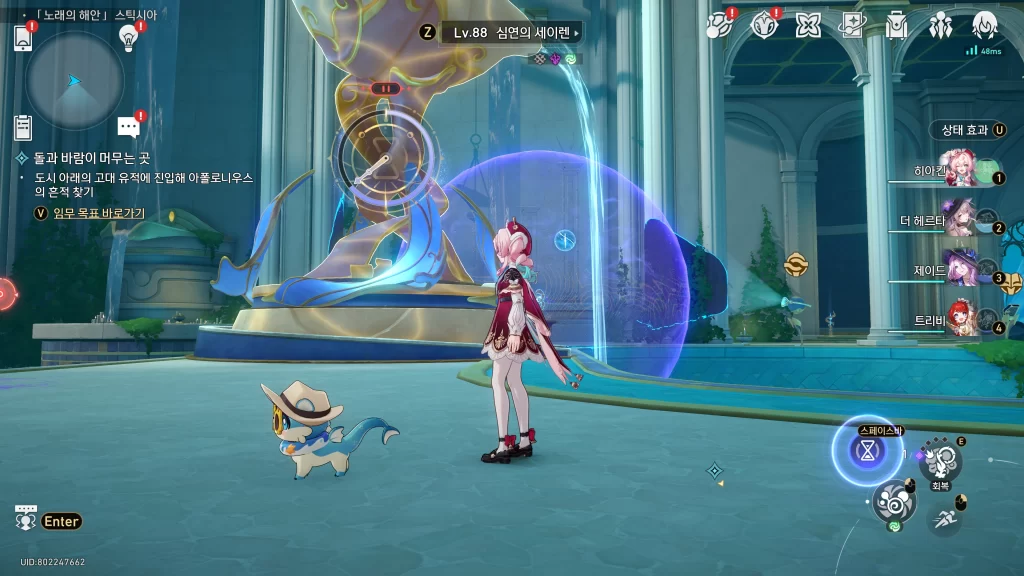Open the circular minimap
Screen dimensions: 1024x576
click(74, 81)
